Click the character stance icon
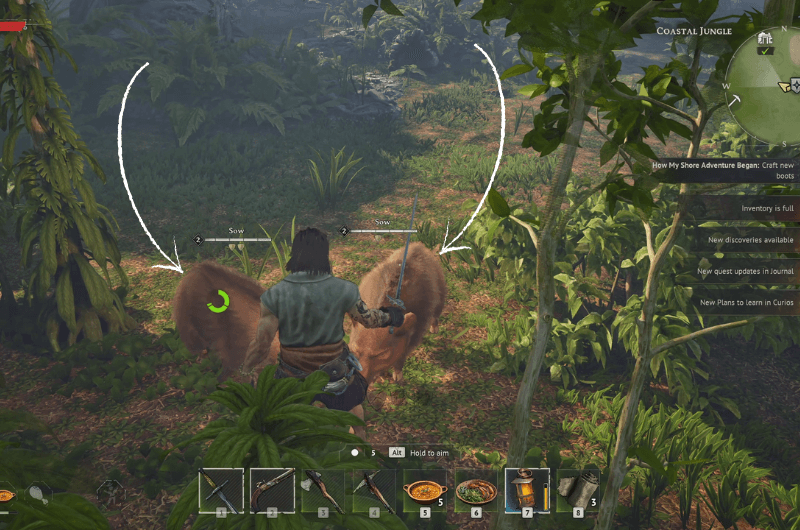 110,492
